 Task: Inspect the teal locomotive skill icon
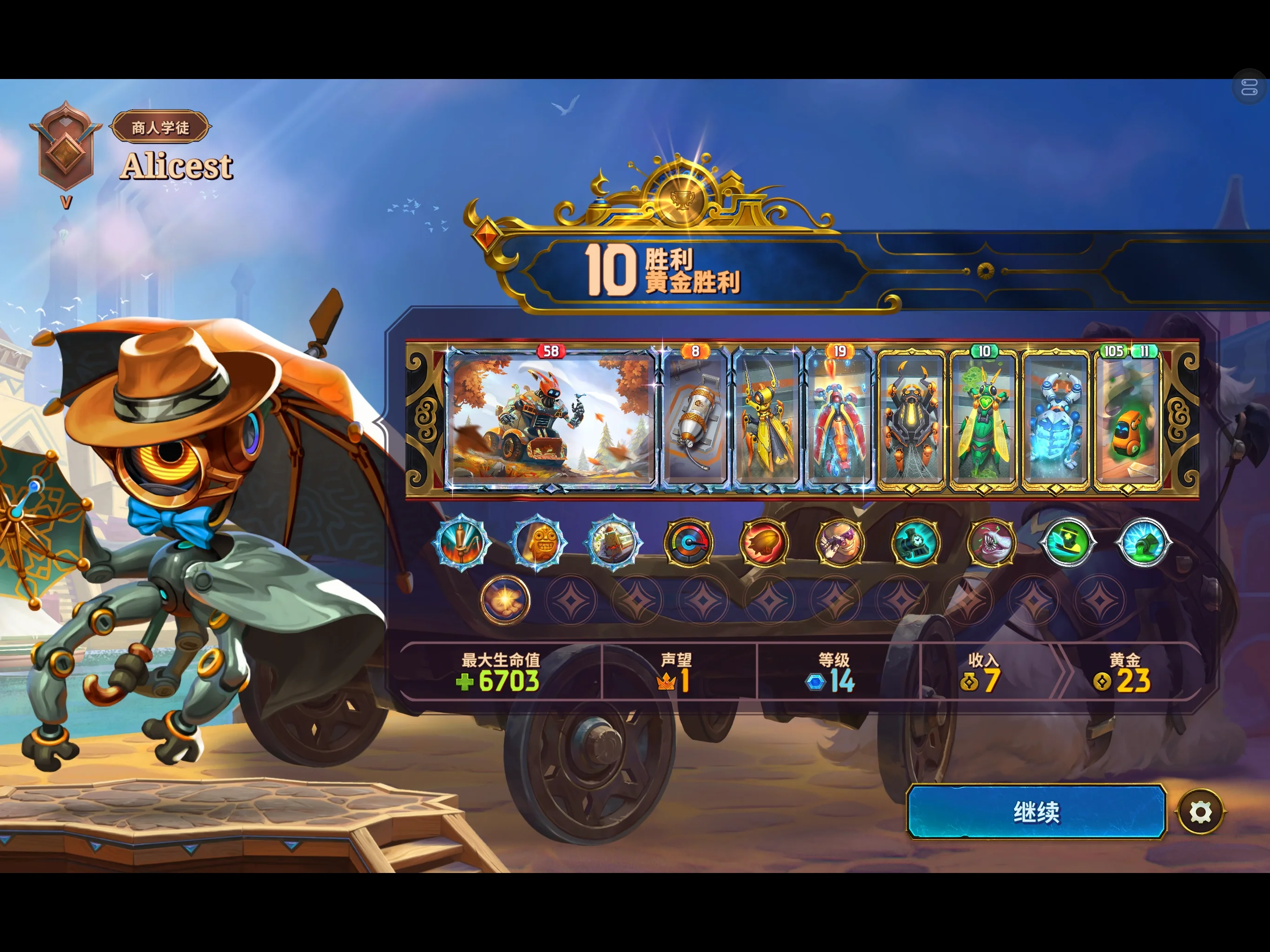(915, 542)
